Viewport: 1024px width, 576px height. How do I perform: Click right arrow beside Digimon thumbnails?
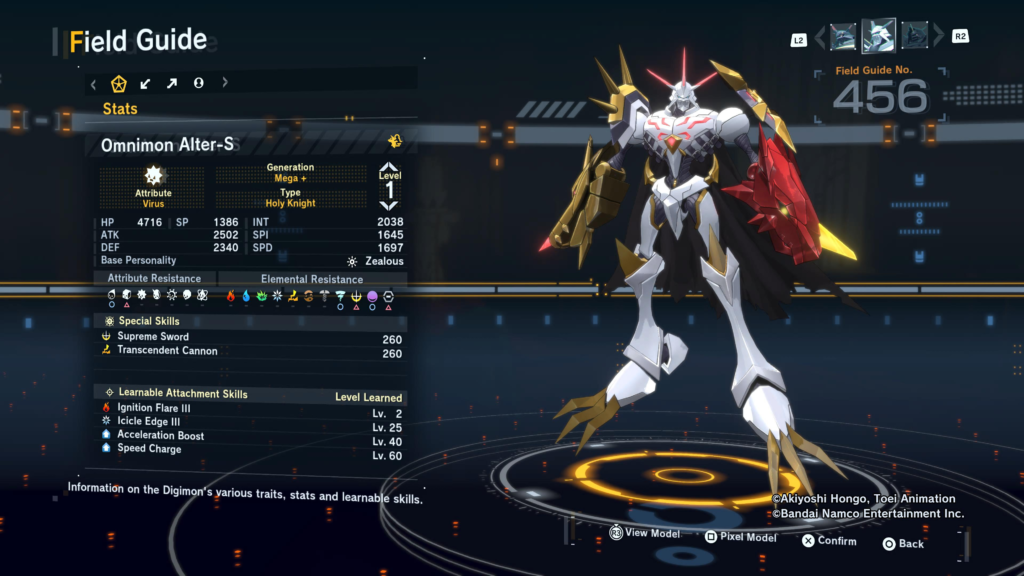(937, 38)
